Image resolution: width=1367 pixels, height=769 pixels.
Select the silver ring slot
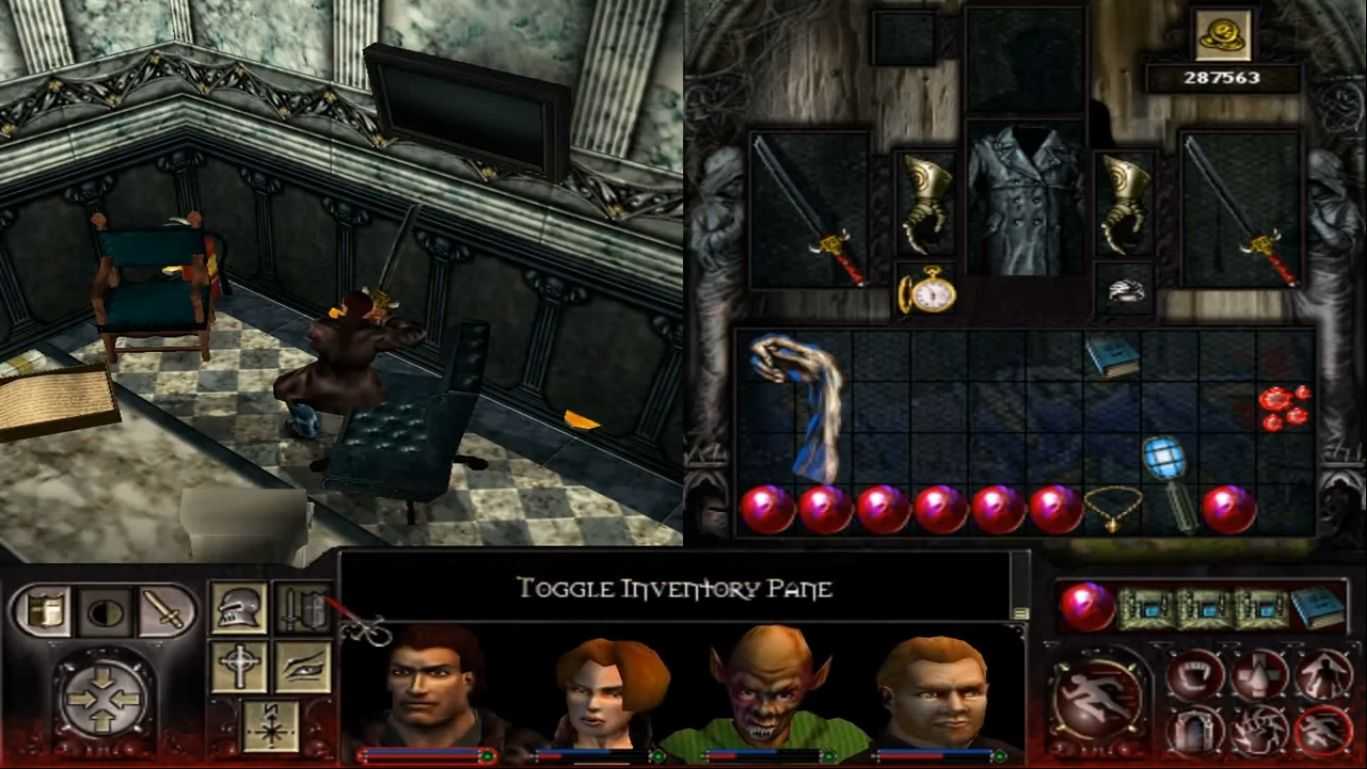point(1125,290)
